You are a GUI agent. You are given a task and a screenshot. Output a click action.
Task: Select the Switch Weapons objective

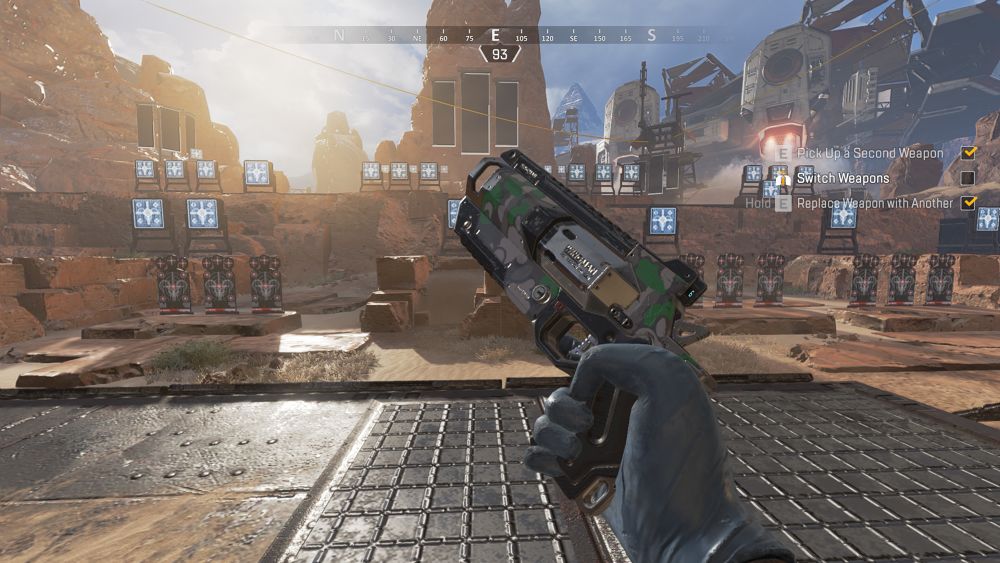842,178
